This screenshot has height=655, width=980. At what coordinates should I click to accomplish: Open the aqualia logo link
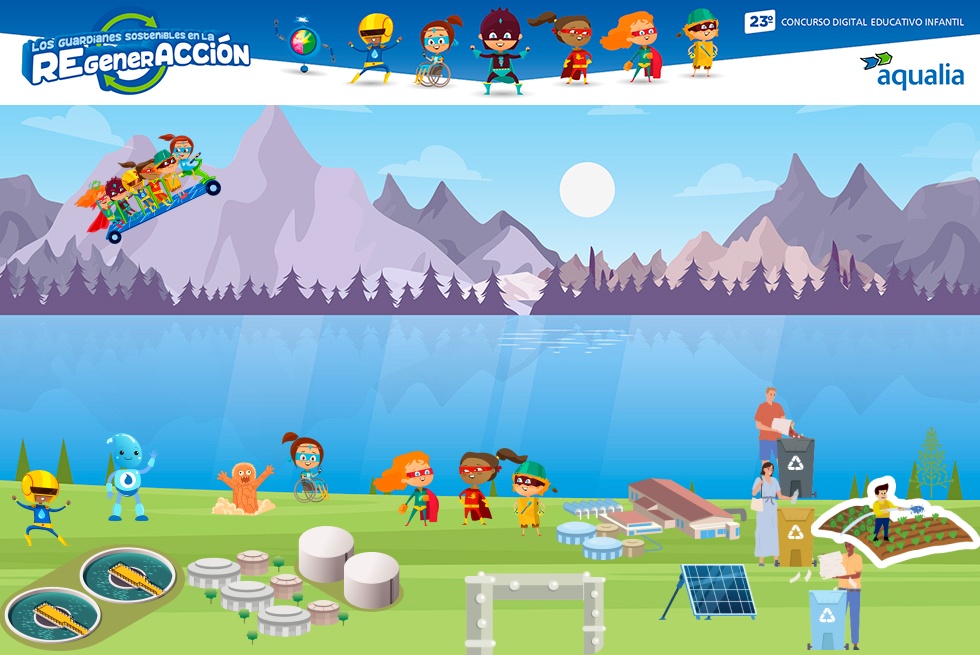click(912, 70)
